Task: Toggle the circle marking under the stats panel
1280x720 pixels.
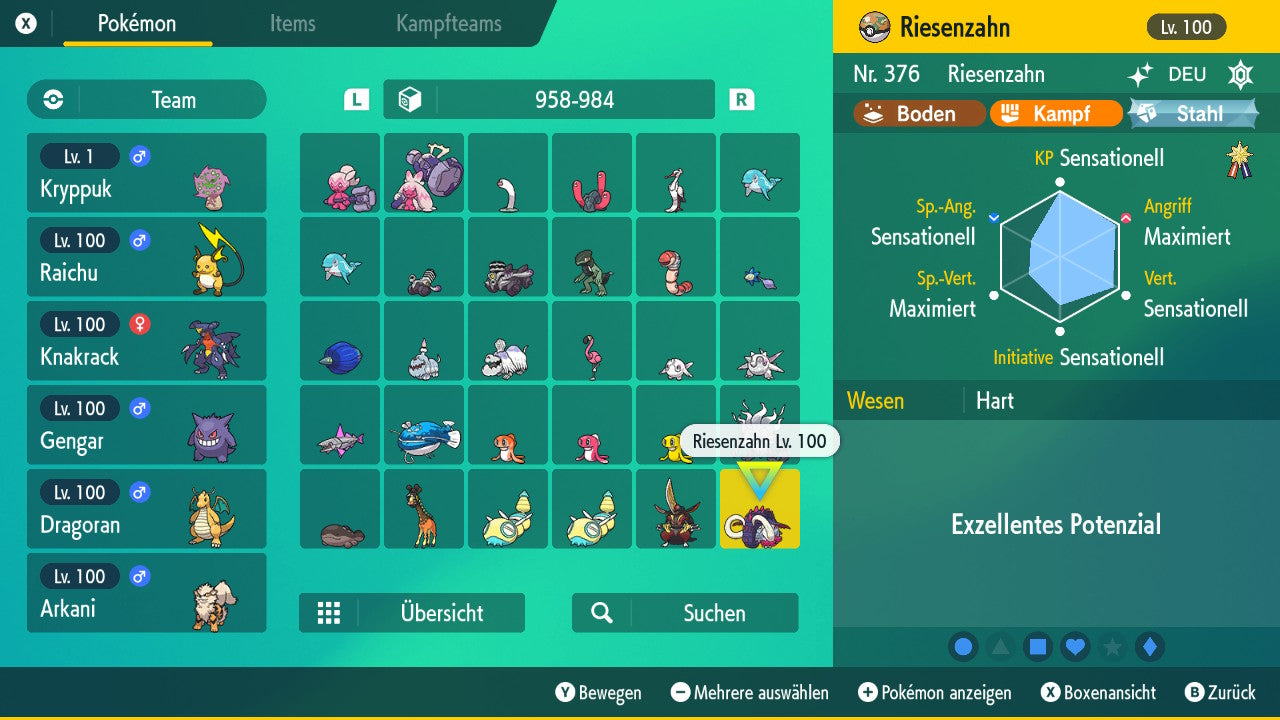Action: pos(963,647)
